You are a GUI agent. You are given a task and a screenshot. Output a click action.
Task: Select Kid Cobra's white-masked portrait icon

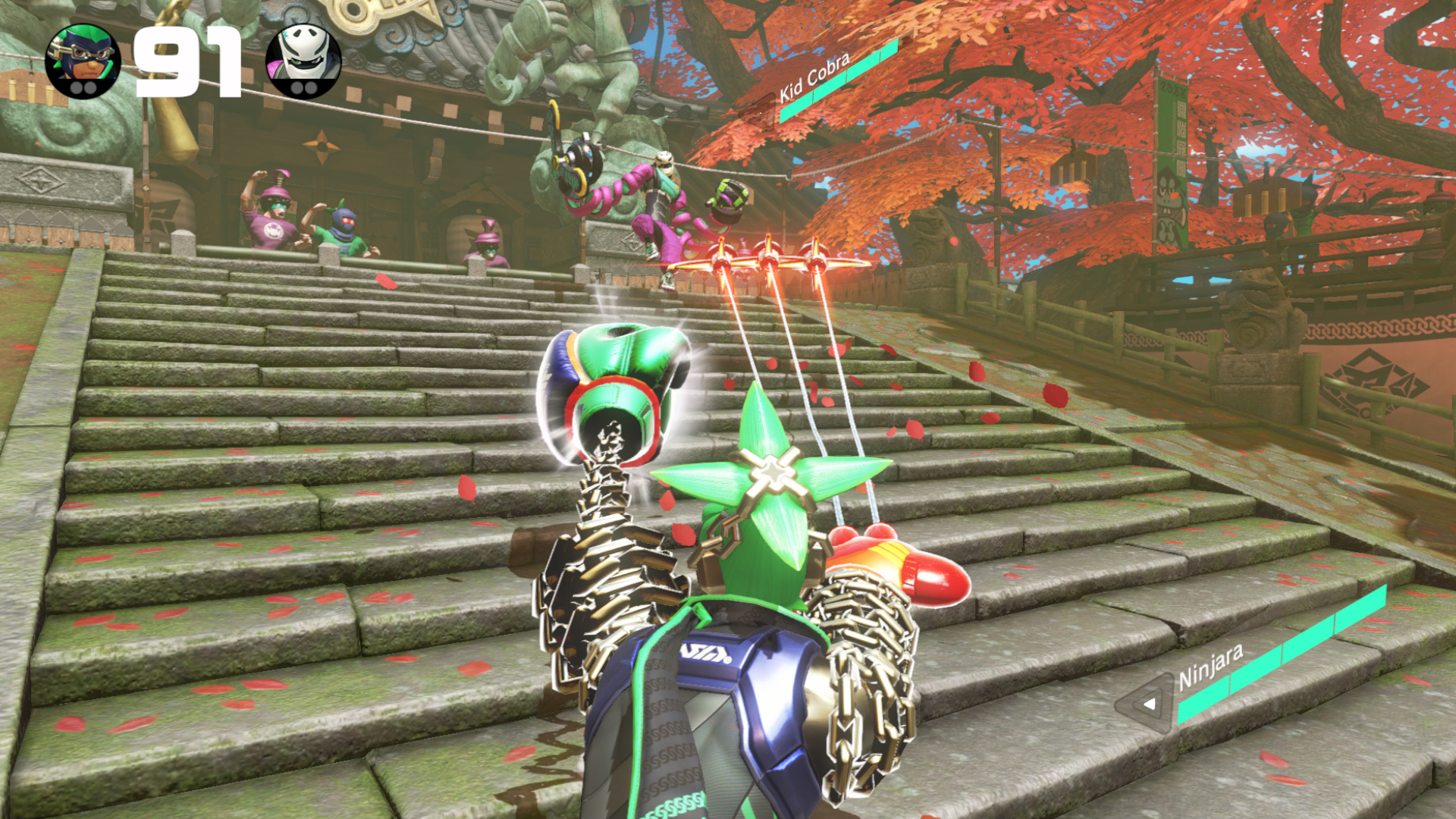coord(303,61)
